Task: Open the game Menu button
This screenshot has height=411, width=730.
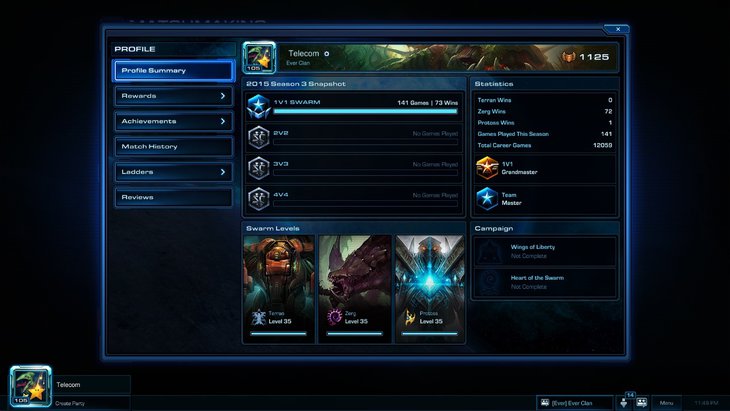Action: (667, 402)
